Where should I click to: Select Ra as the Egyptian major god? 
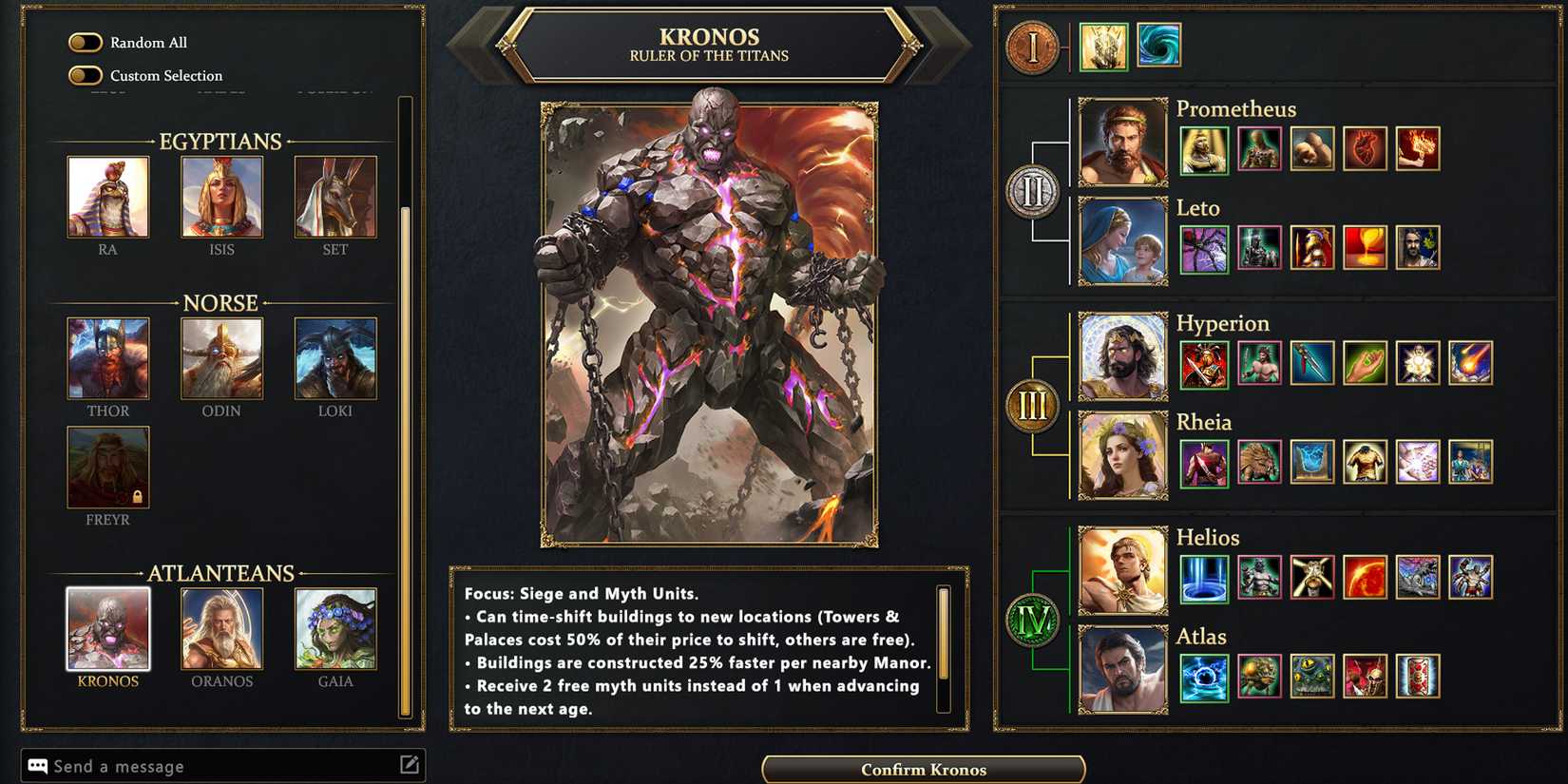[x=108, y=198]
